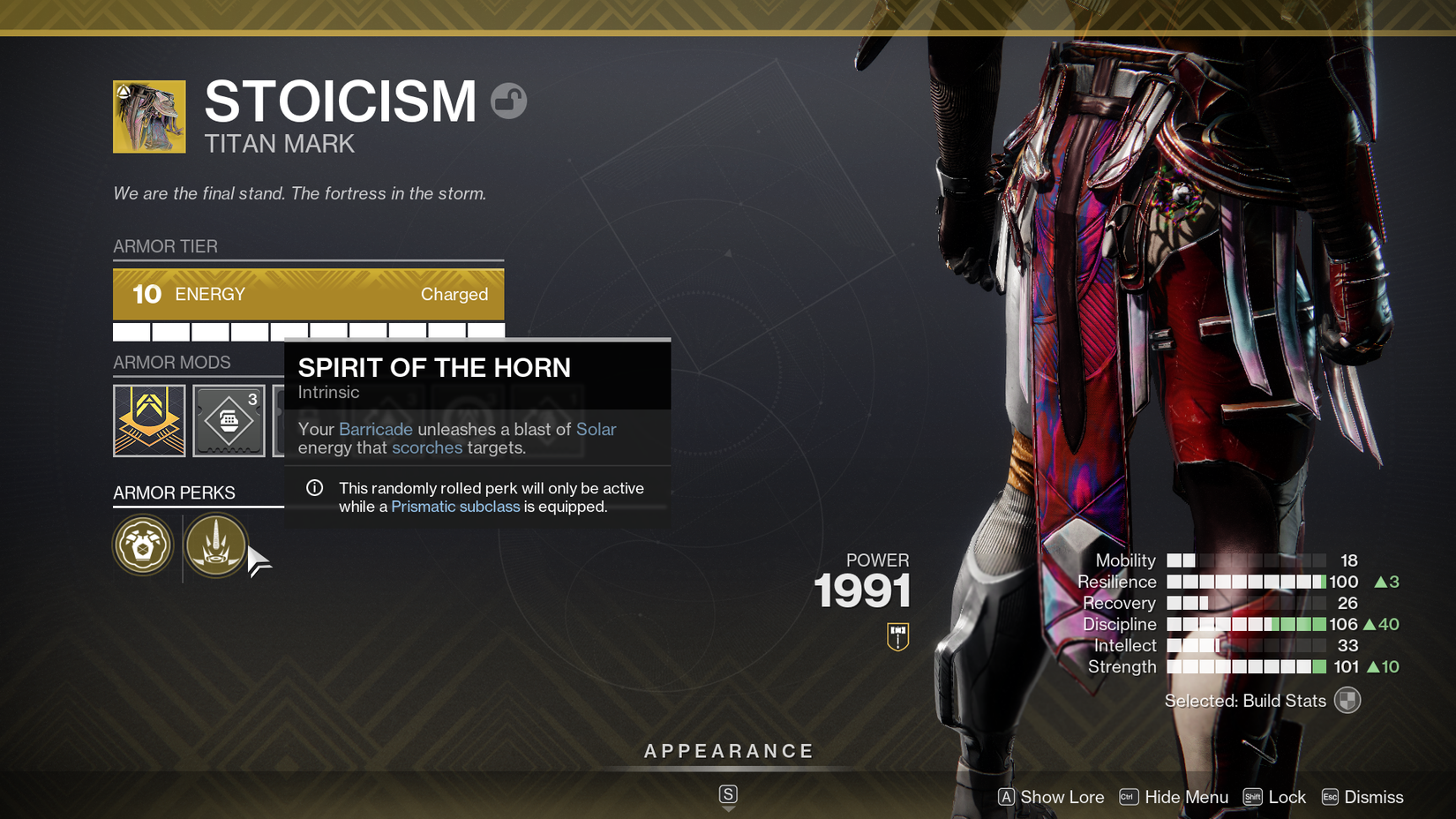Click the equipped class item mod icon

[148, 421]
